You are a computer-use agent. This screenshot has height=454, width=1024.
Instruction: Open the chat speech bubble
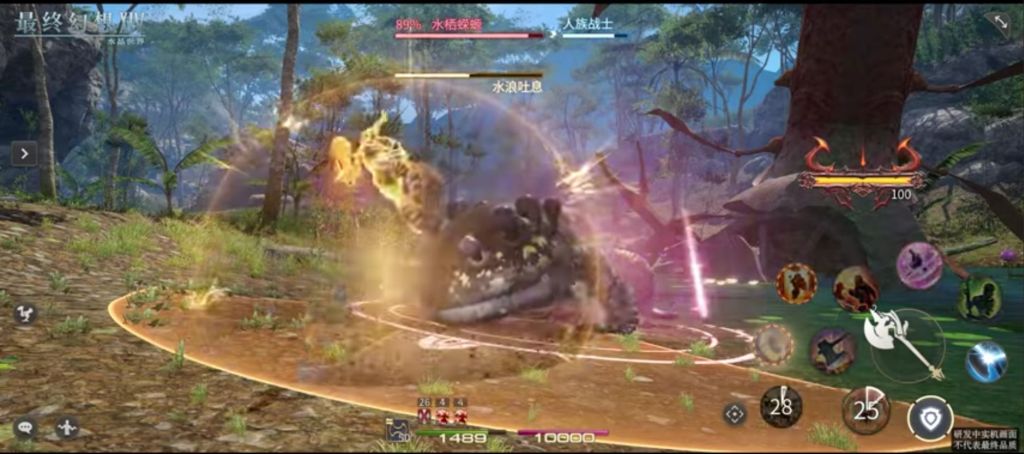coord(24,428)
